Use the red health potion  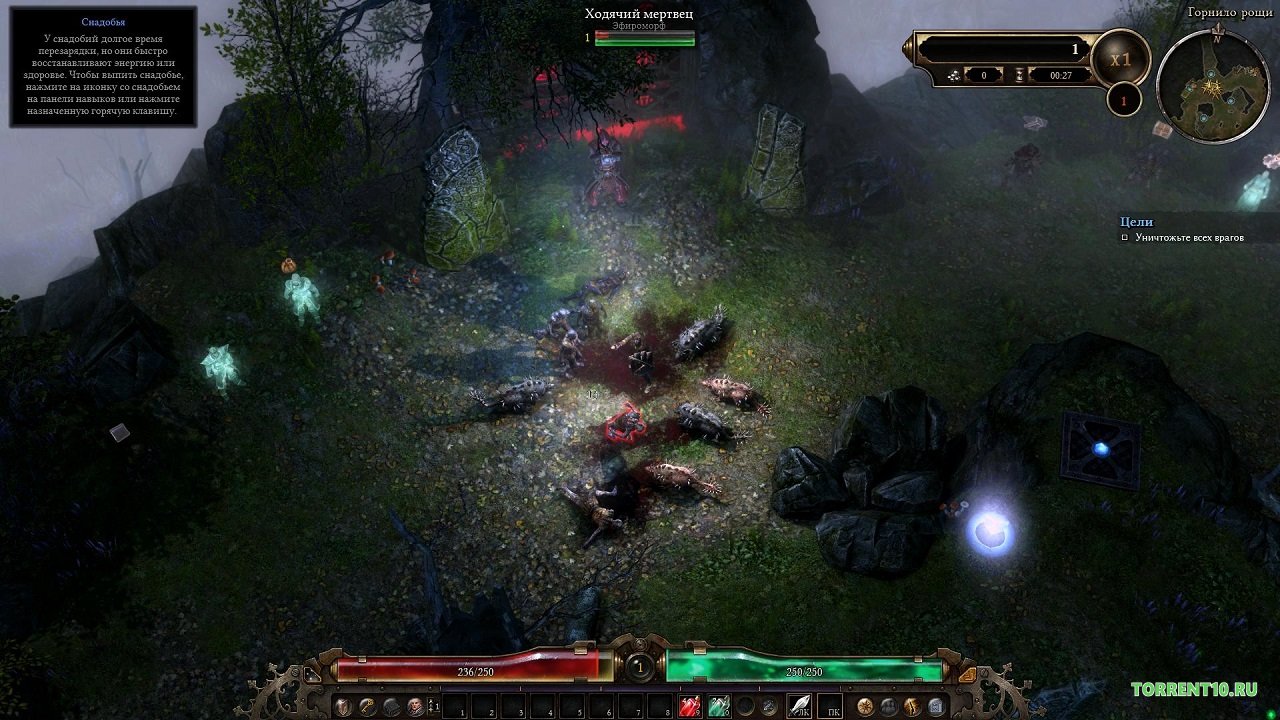point(690,707)
